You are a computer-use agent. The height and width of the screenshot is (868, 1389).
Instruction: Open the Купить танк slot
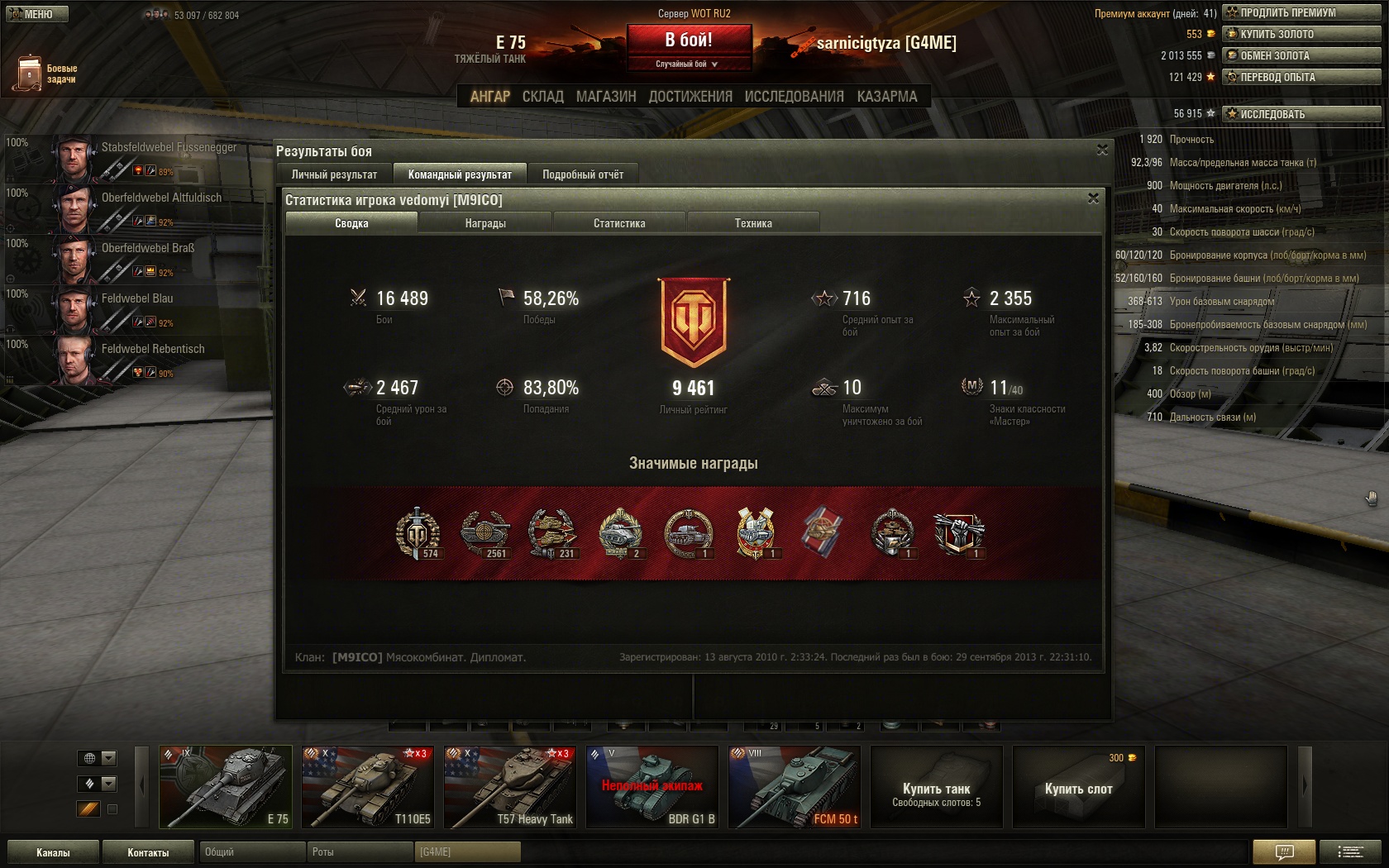click(936, 787)
